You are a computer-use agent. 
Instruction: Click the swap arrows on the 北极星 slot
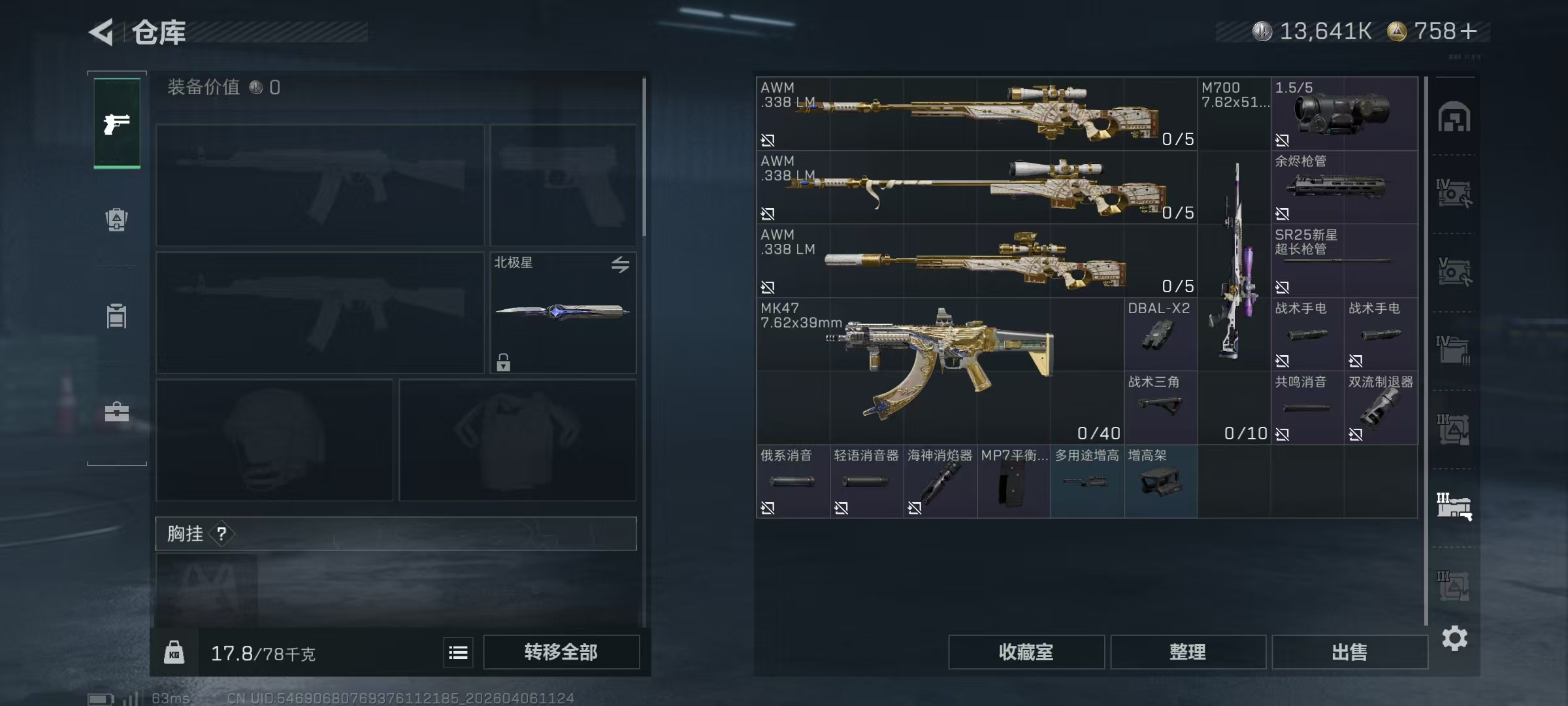pyautogui.click(x=621, y=265)
